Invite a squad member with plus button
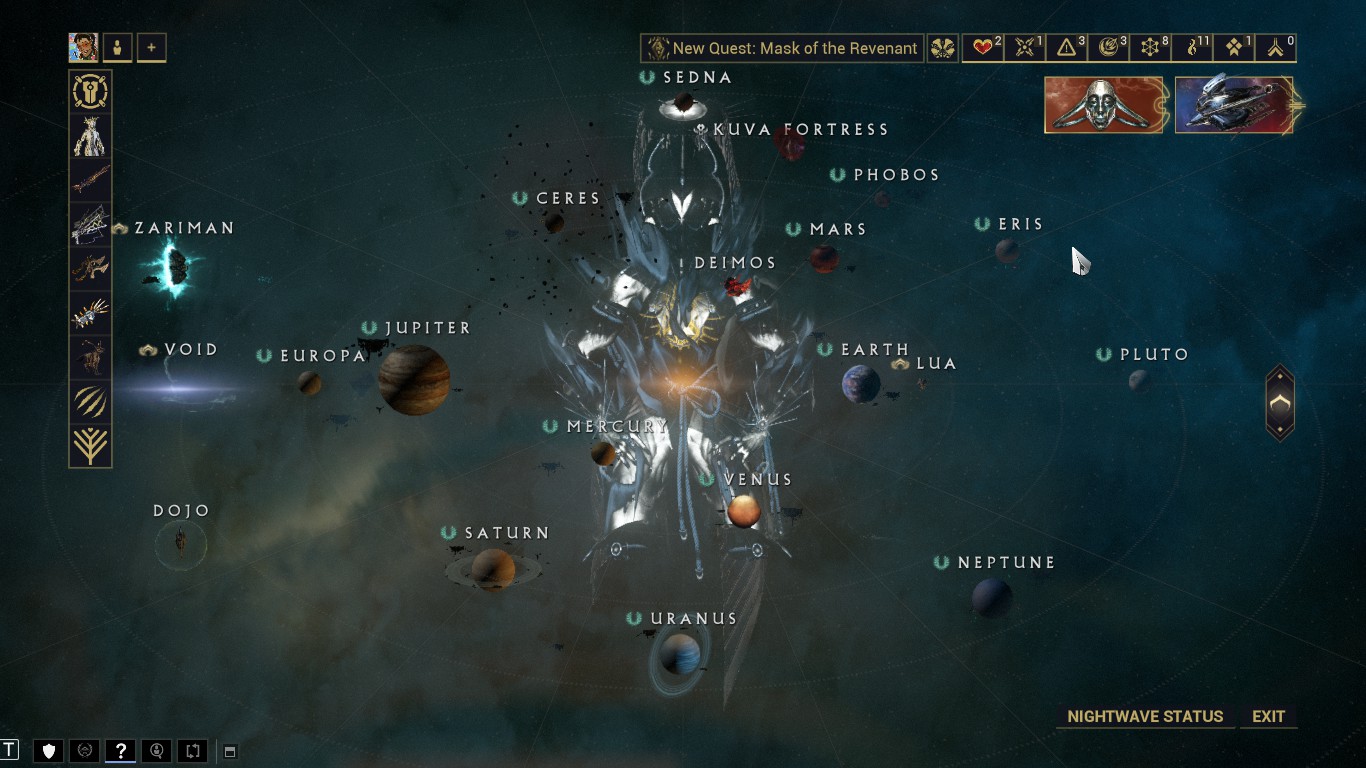Image resolution: width=1366 pixels, height=768 pixels. (x=152, y=47)
